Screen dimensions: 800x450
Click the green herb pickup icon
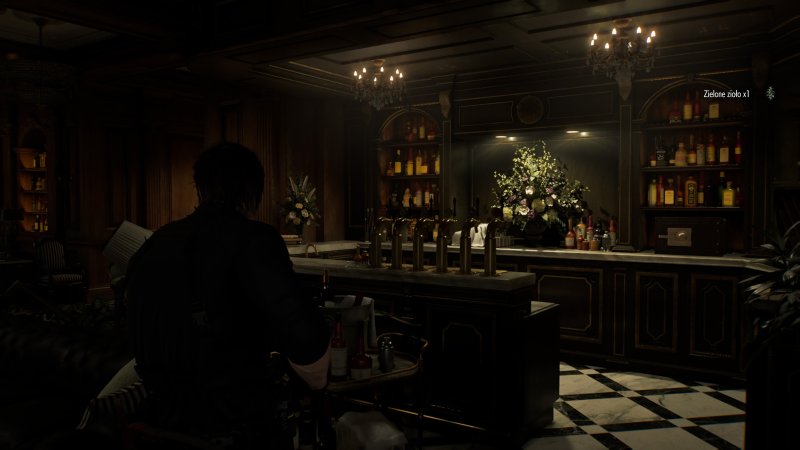[x=770, y=93]
